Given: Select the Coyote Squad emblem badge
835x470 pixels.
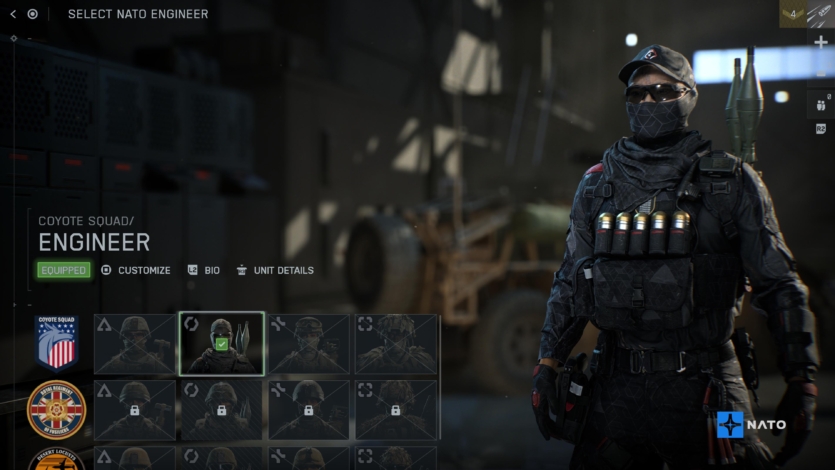Looking at the screenshot, I should coord(56,343).
